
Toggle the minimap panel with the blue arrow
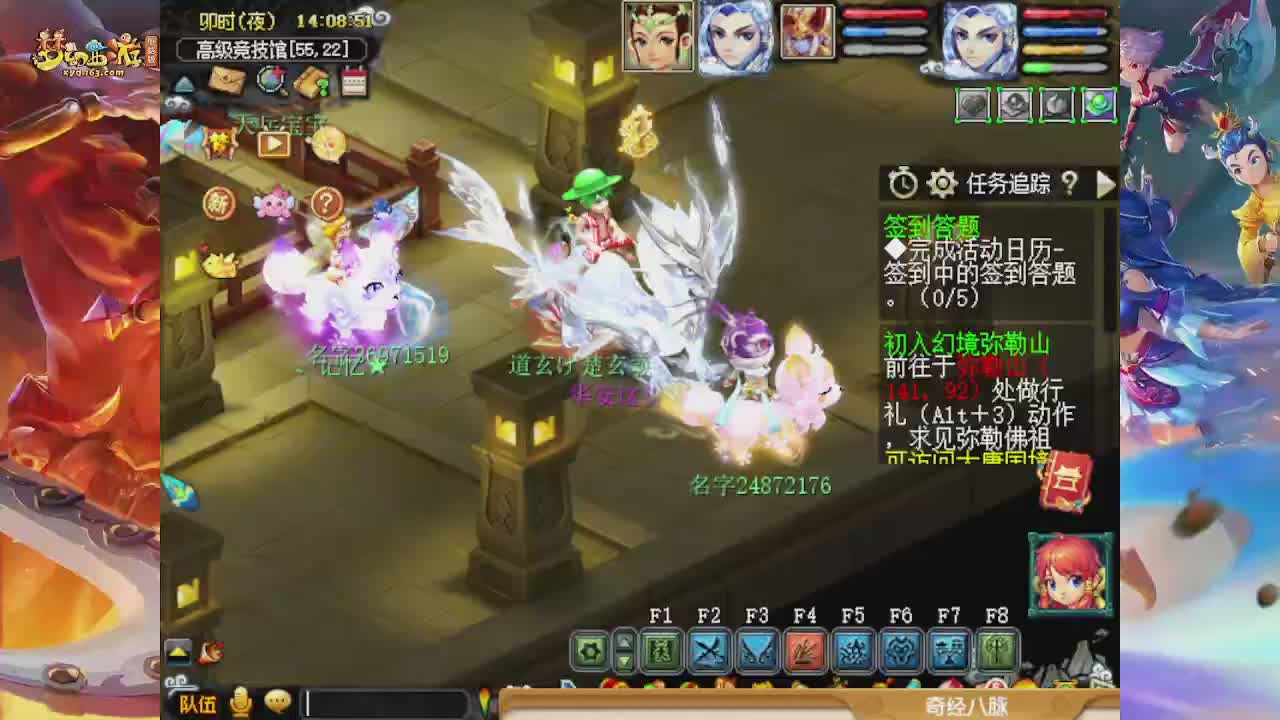point(182,86)
